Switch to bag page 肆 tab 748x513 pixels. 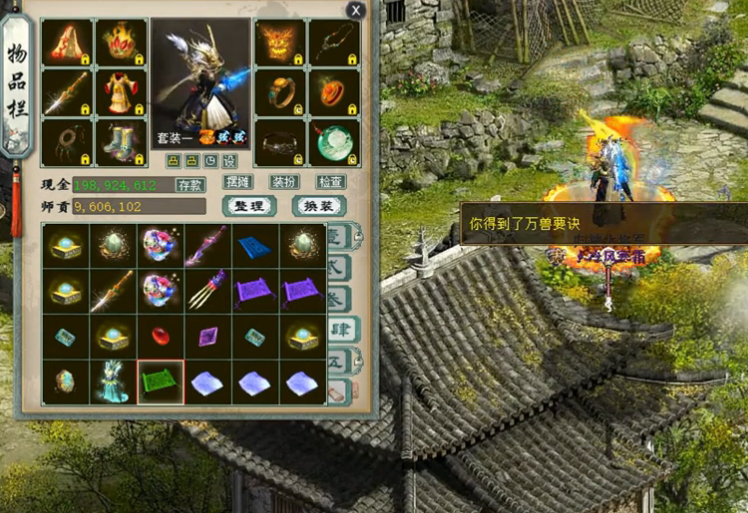click(338, 328)
